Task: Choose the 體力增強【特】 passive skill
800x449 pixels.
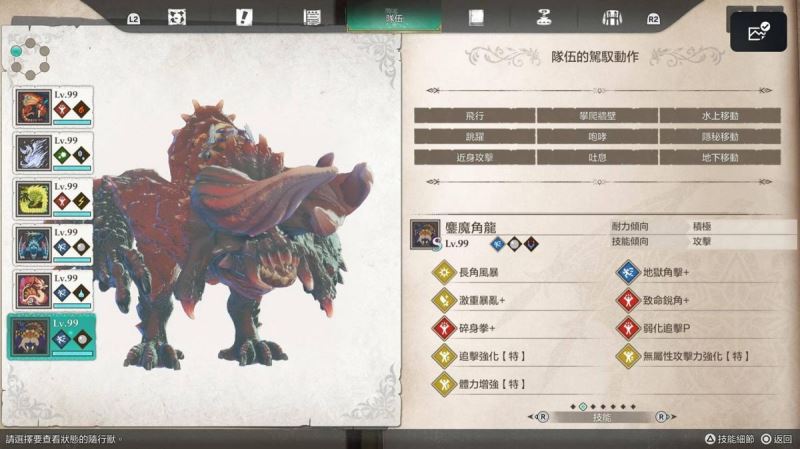Action: click(492, 384)
